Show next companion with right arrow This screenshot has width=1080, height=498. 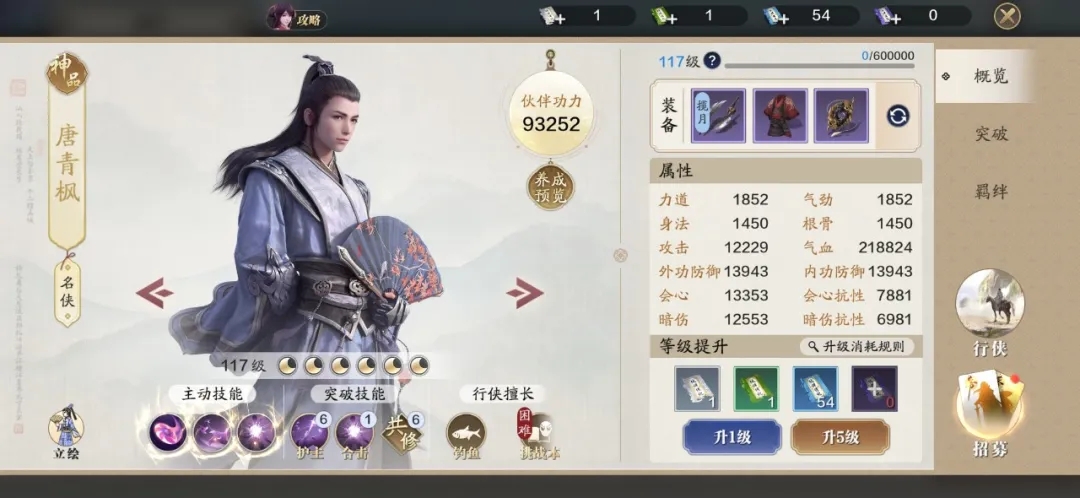[x=524, y=293]
